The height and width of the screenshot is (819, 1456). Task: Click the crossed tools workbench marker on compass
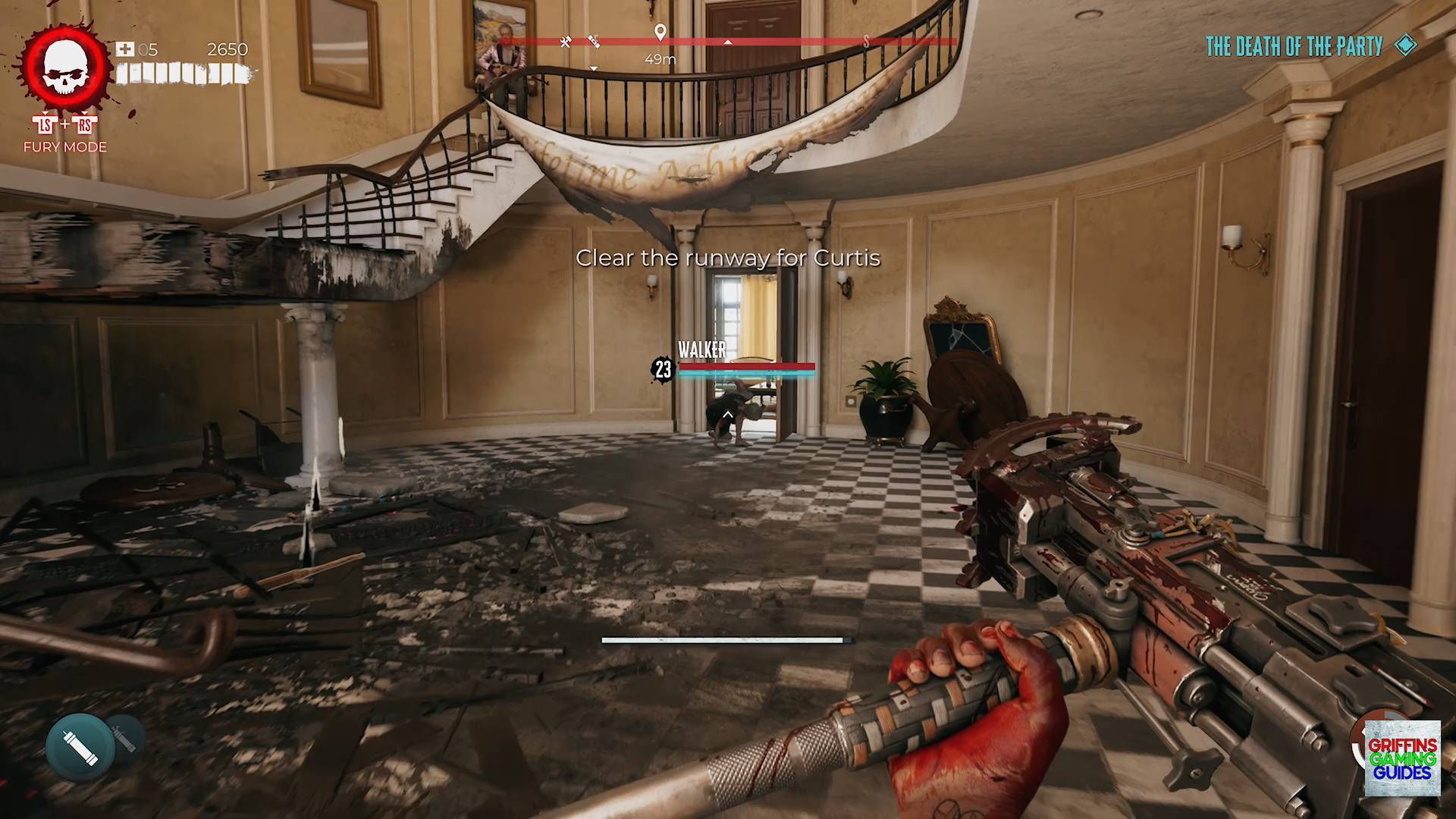[565, 42]
